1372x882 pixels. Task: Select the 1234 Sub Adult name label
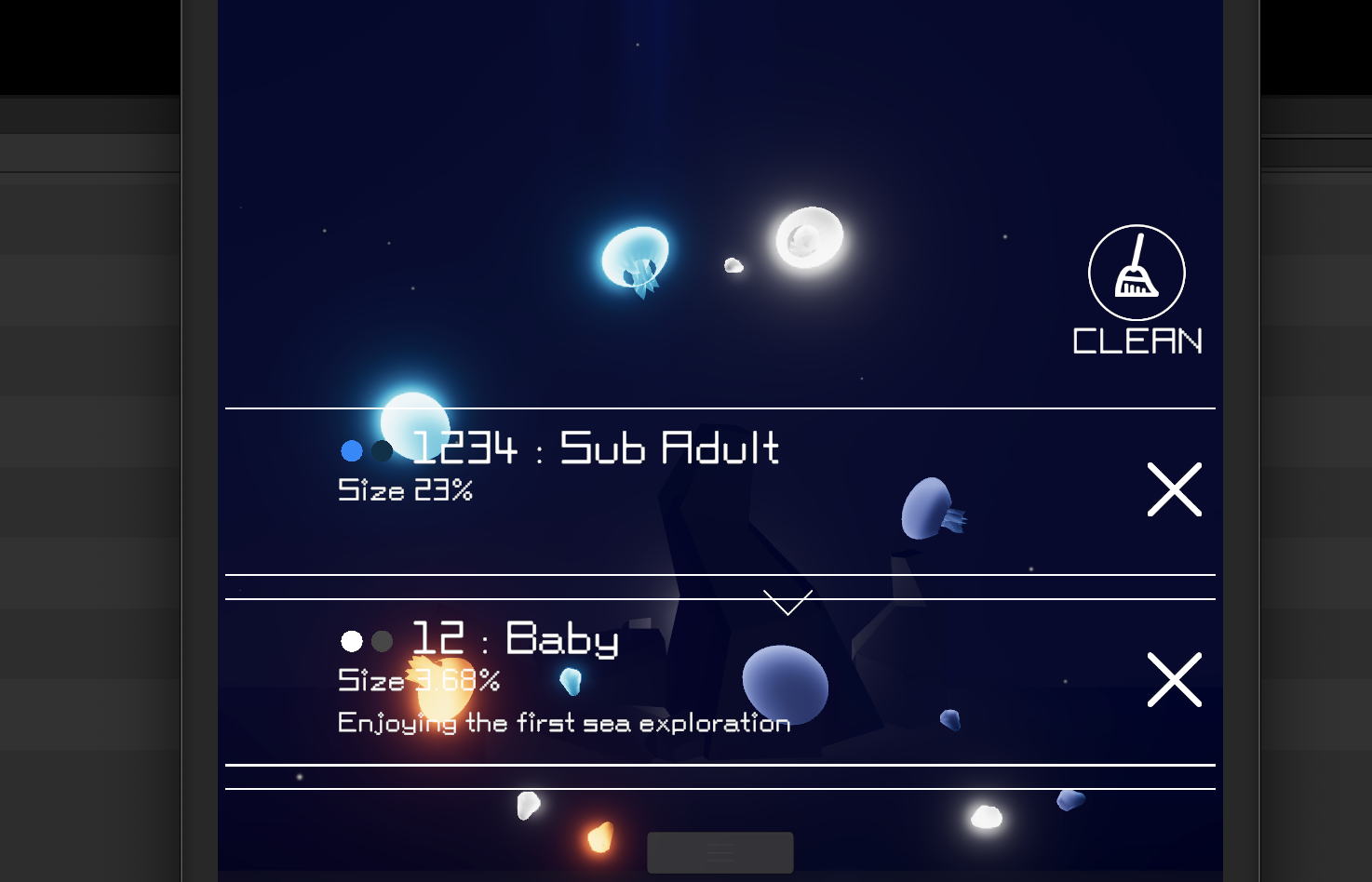[595, 449]
